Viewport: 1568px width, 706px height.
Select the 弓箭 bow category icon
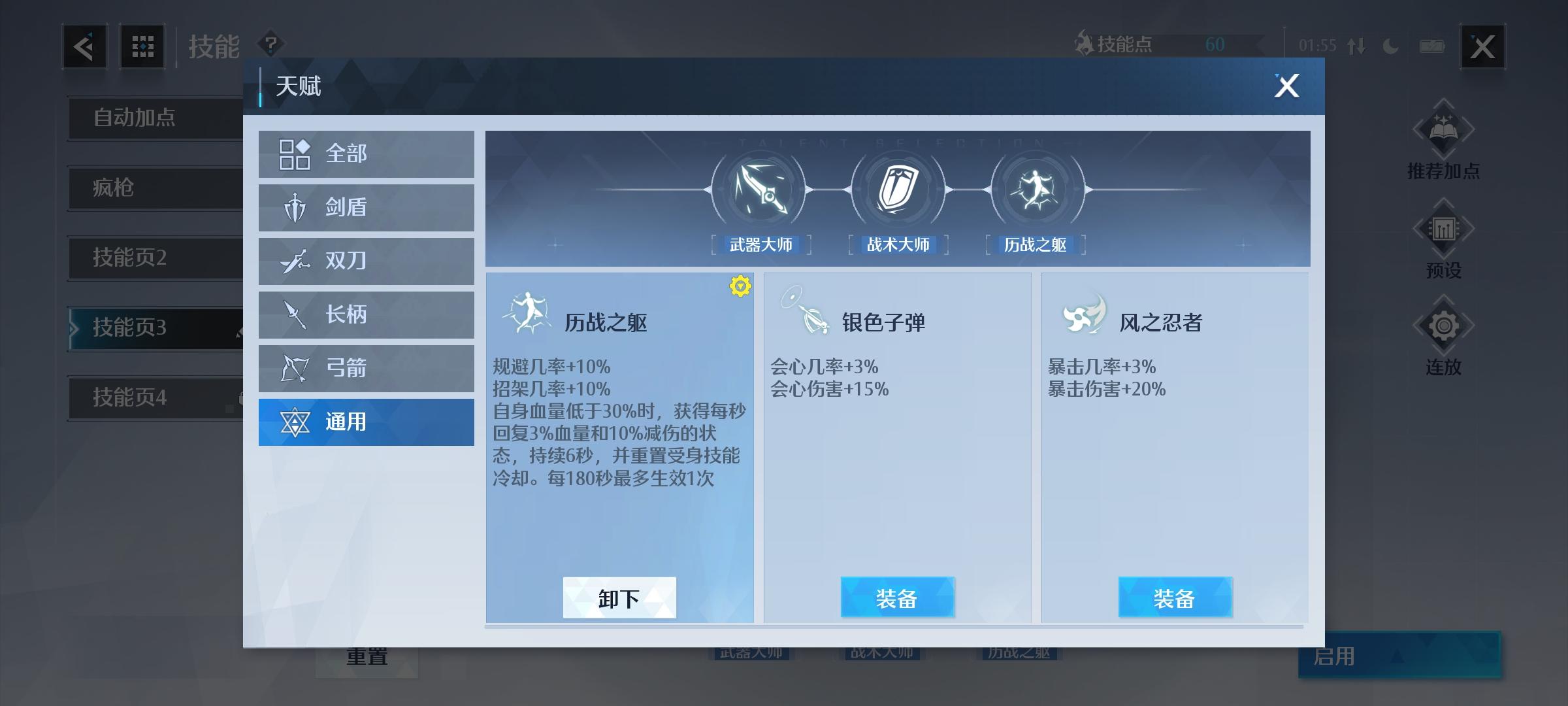tap(297, 368)
